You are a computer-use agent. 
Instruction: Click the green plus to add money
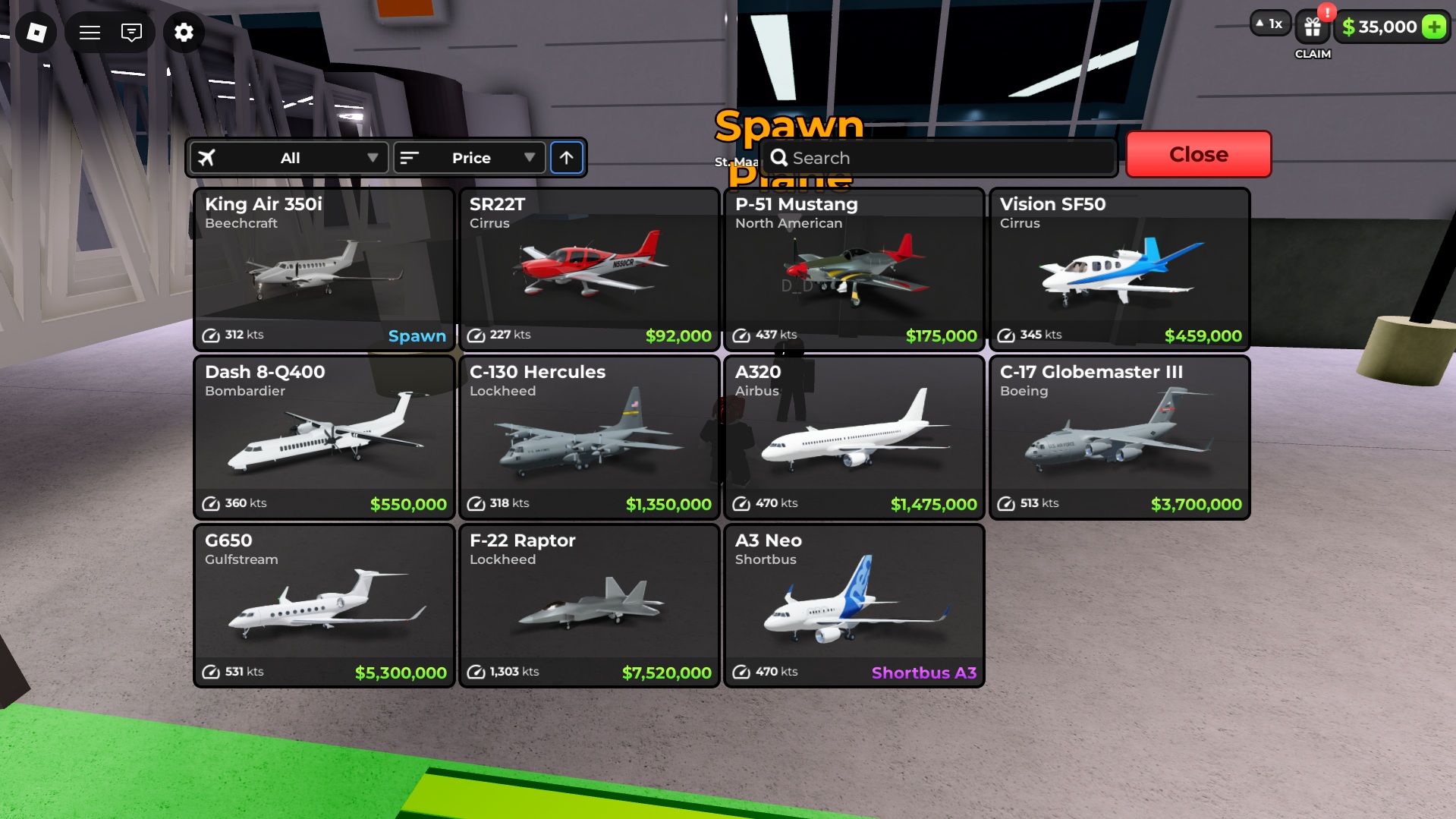(x=1432, y=27)
